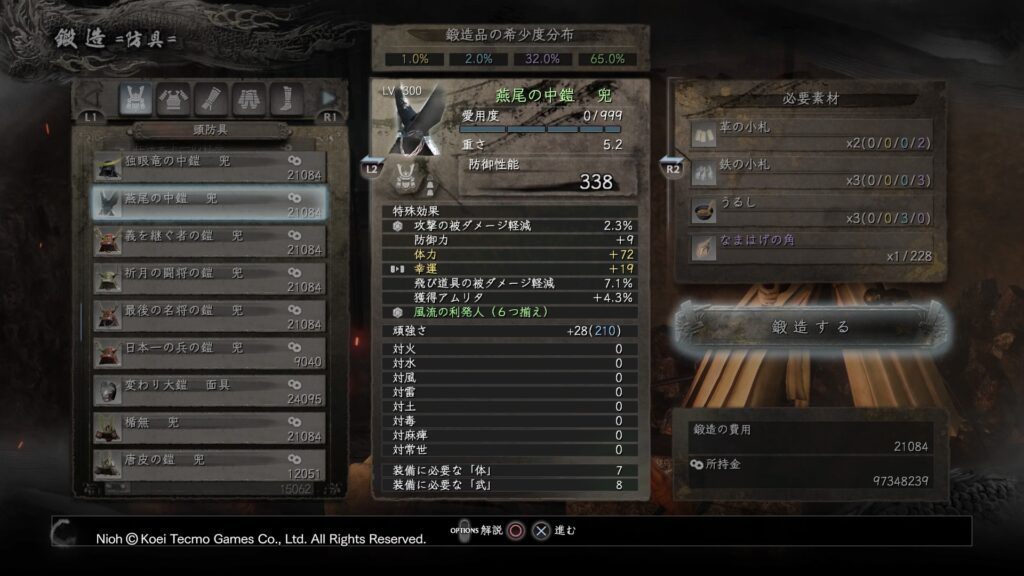The image size is (1024, 576).
Task: Choose the 燕尾の中鎧 兜 helmet row
Action: pyautogui.click(x=208, y=204)
